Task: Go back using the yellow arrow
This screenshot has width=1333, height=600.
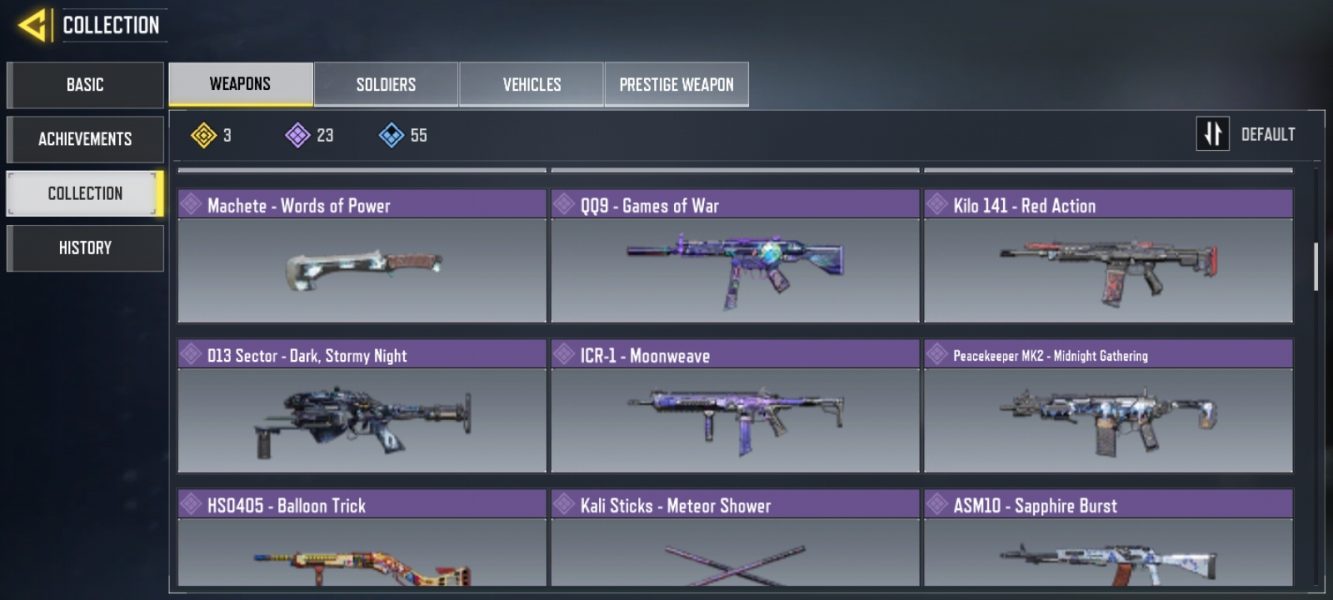Action: [33, 24]
